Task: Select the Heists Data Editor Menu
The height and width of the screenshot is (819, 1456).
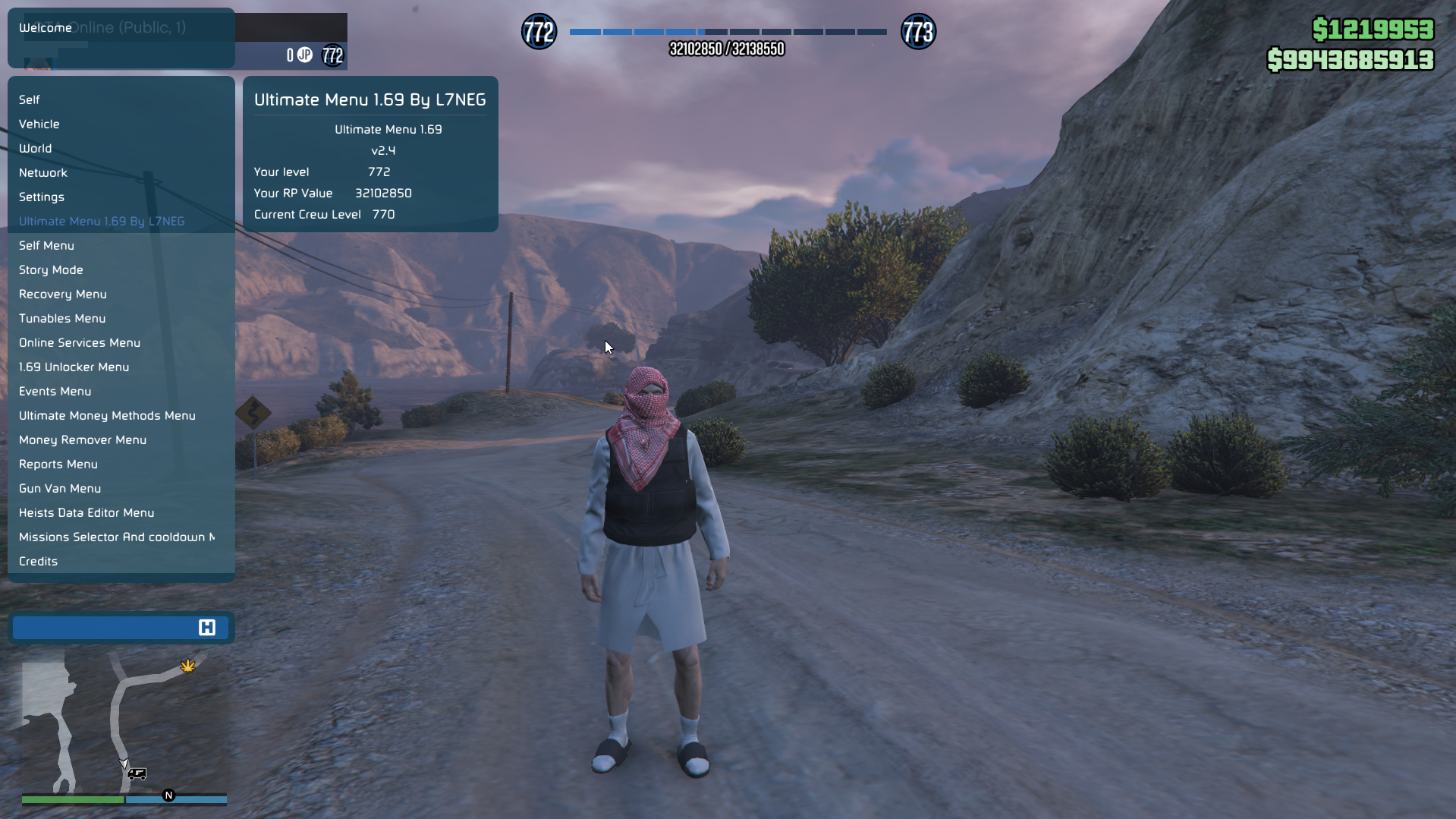Action: tap(86, 512)
